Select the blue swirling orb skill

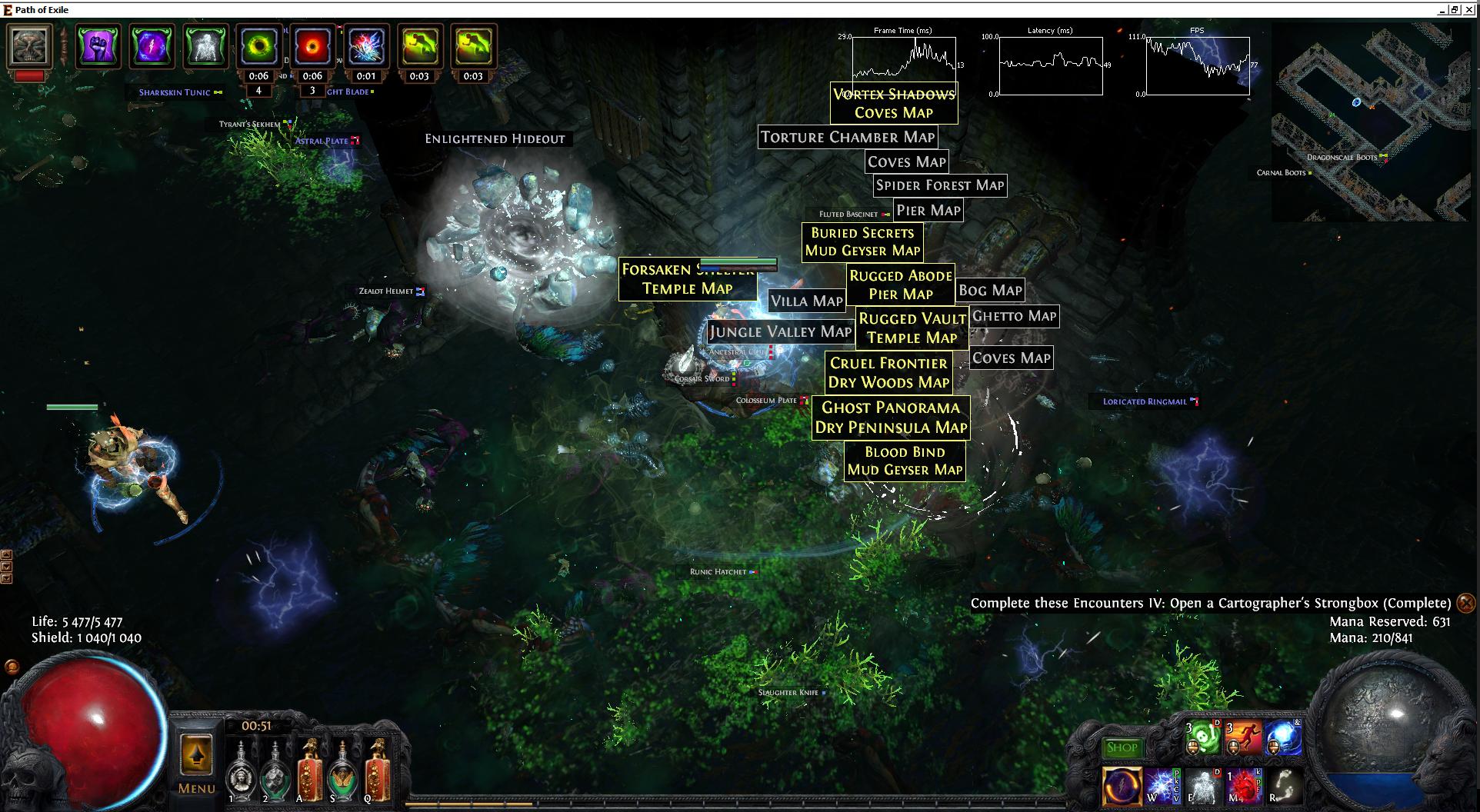(1283, 739)
